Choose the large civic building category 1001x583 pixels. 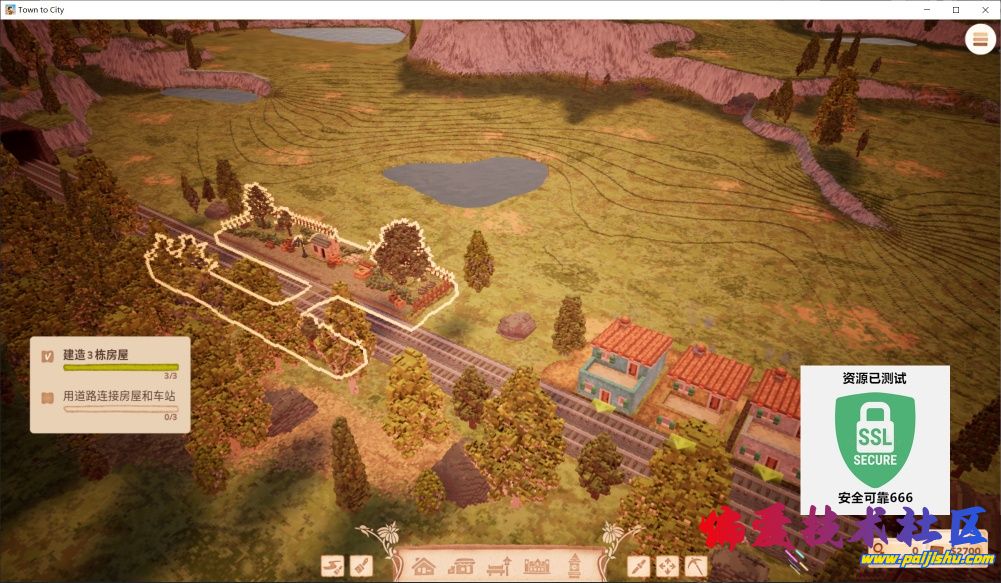coord(537,566)
